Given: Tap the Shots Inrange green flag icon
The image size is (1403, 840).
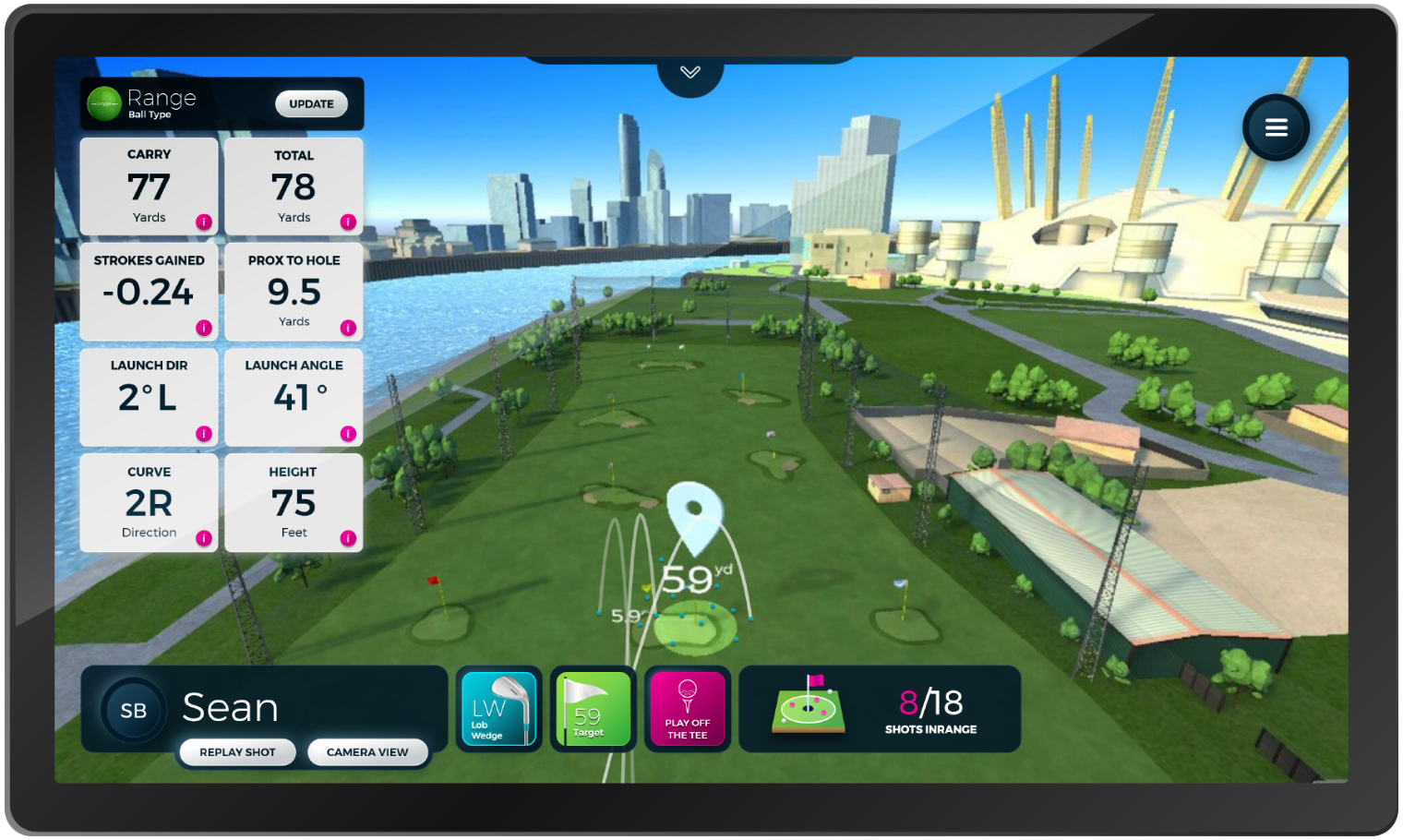Looking at the screenshot, I should tap(808, 706).
